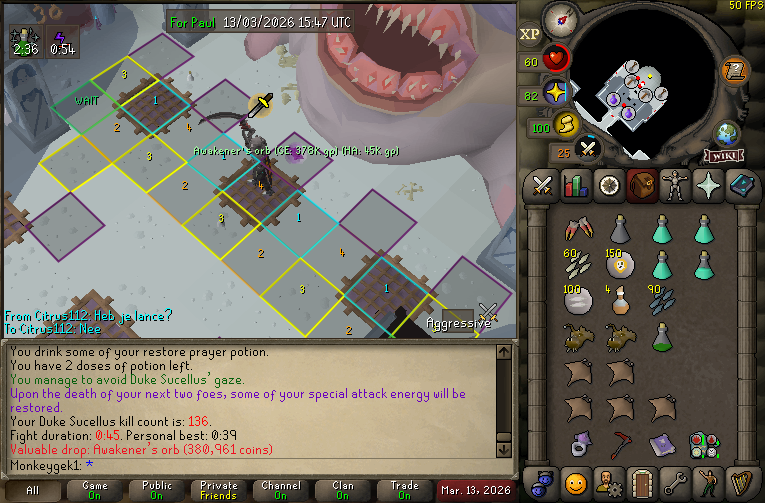Open the Spellbook tab
This screenshot has width=765, height=503.
(x=740, y=186)
